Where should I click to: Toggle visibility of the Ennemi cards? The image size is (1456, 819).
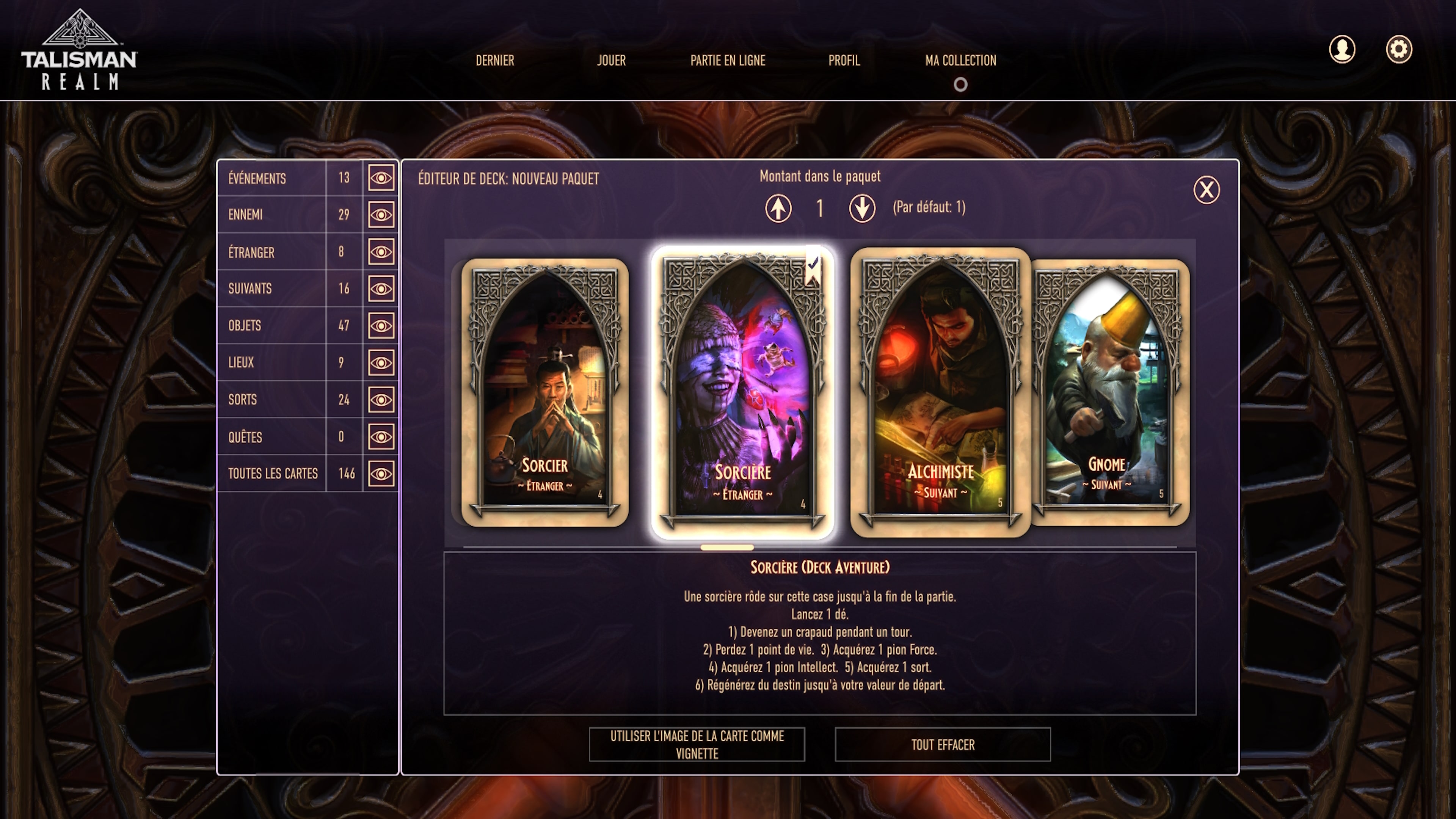tap(381, 215)
